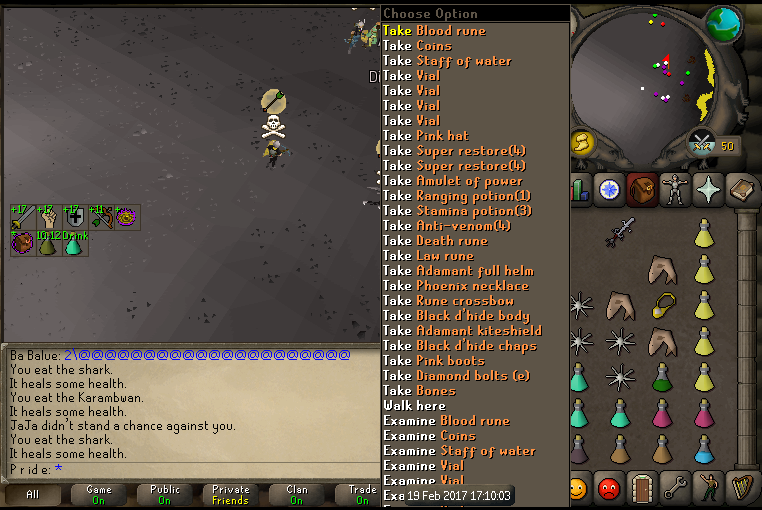Choose Examine Staff of water
Viewport: 762px width, 510px height.
coord(459,451)
